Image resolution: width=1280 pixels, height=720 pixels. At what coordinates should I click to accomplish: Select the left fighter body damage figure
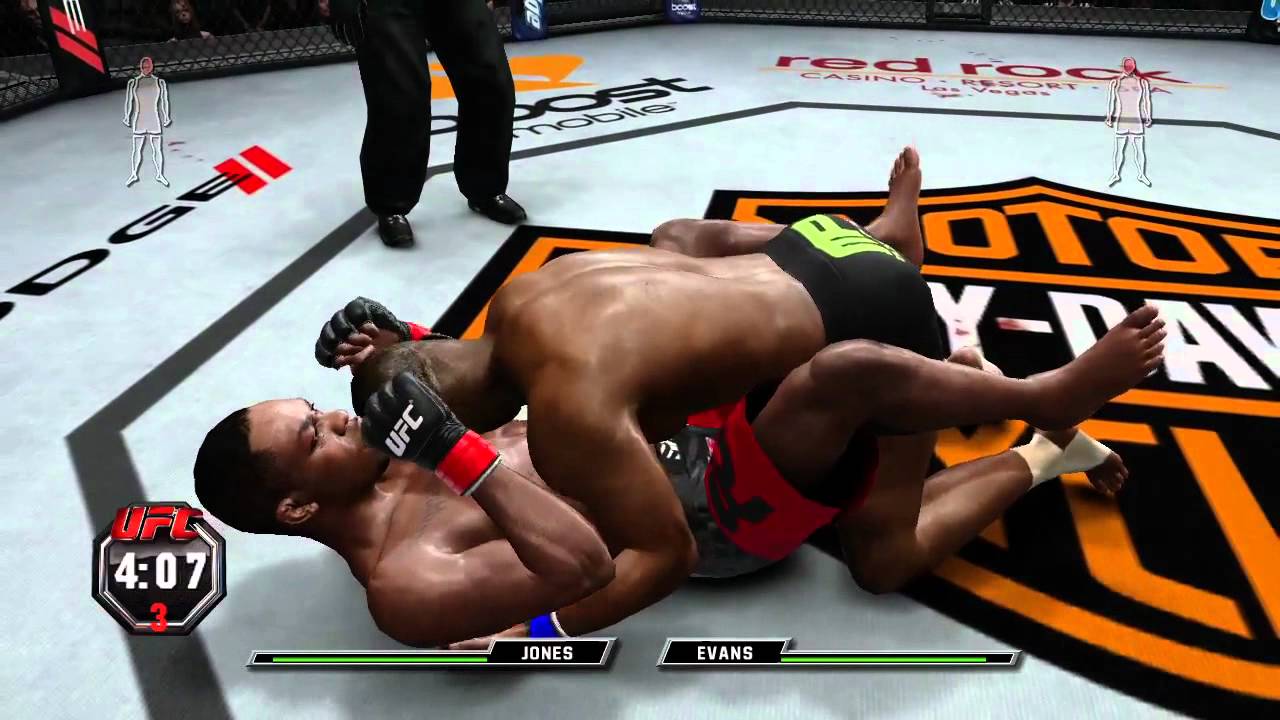coord(147,122)
